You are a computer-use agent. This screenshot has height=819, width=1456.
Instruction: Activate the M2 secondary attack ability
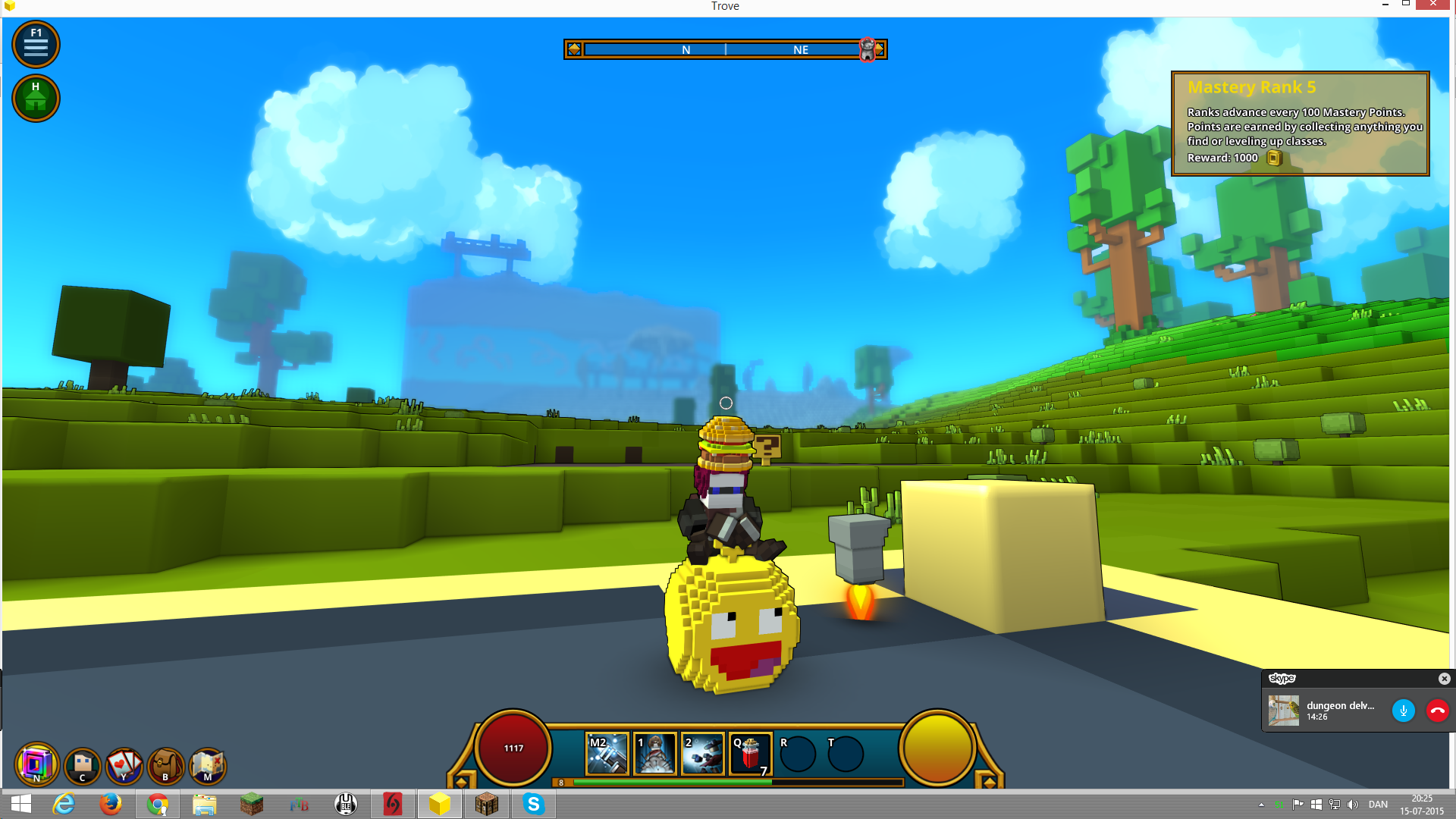coord(608,753)
